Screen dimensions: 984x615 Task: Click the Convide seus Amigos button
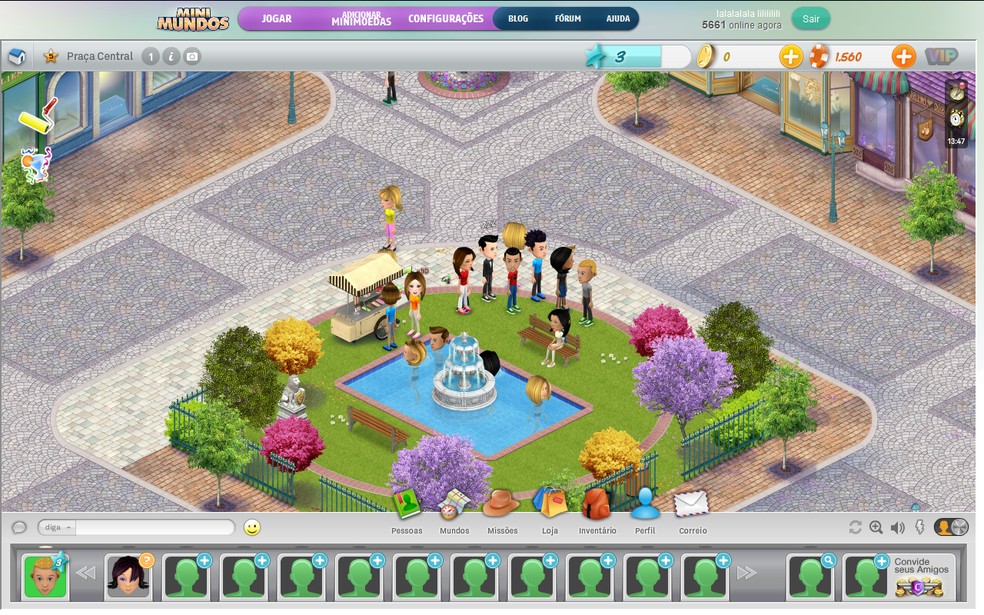[x=921, y=575]
